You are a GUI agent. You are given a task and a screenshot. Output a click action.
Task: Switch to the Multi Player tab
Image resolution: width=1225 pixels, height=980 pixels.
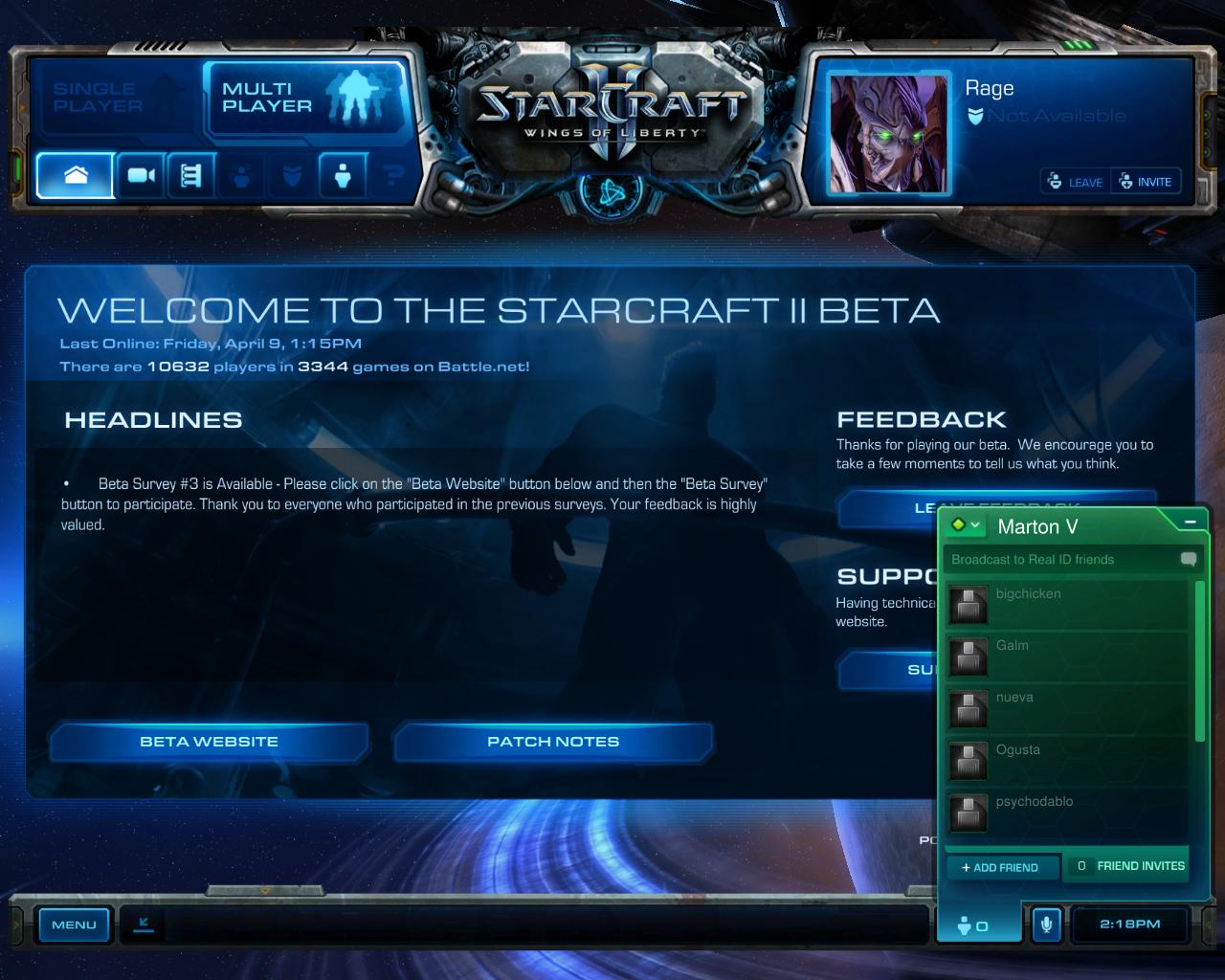tap(304, 98)
